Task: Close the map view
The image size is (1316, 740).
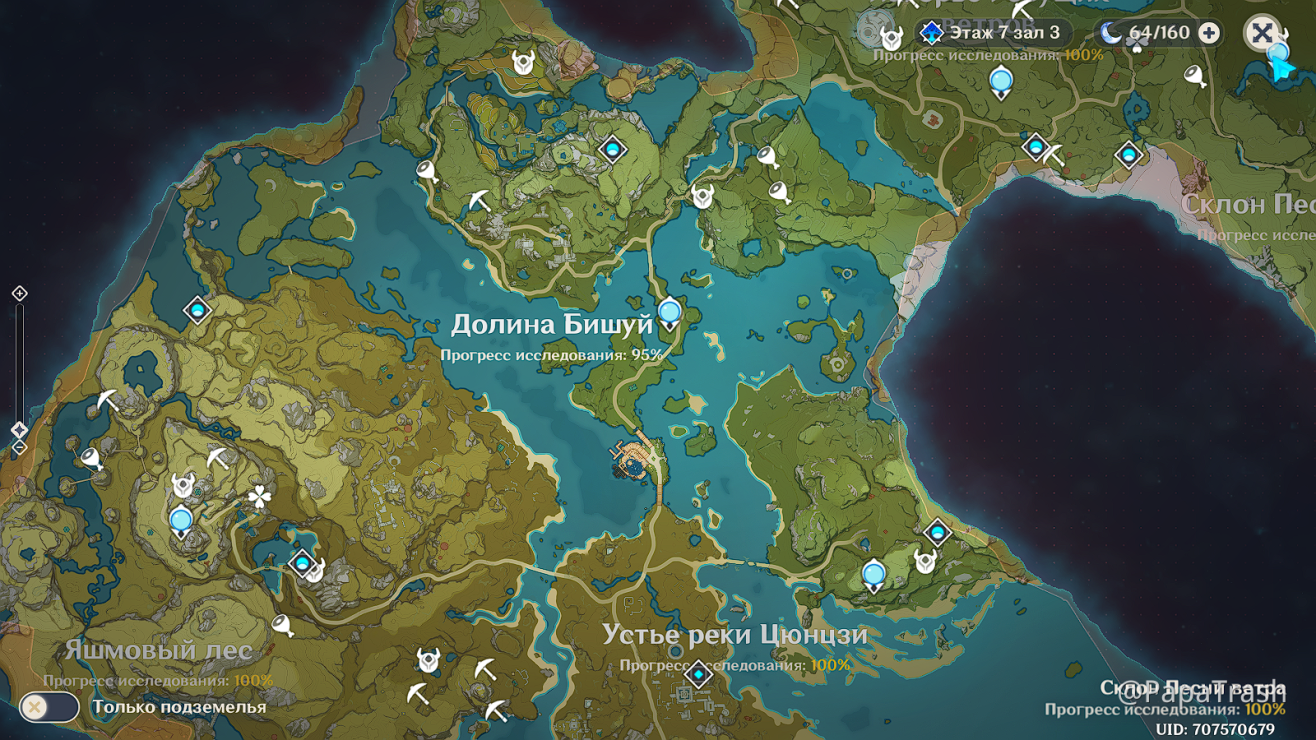Action: click(1263, 31)
